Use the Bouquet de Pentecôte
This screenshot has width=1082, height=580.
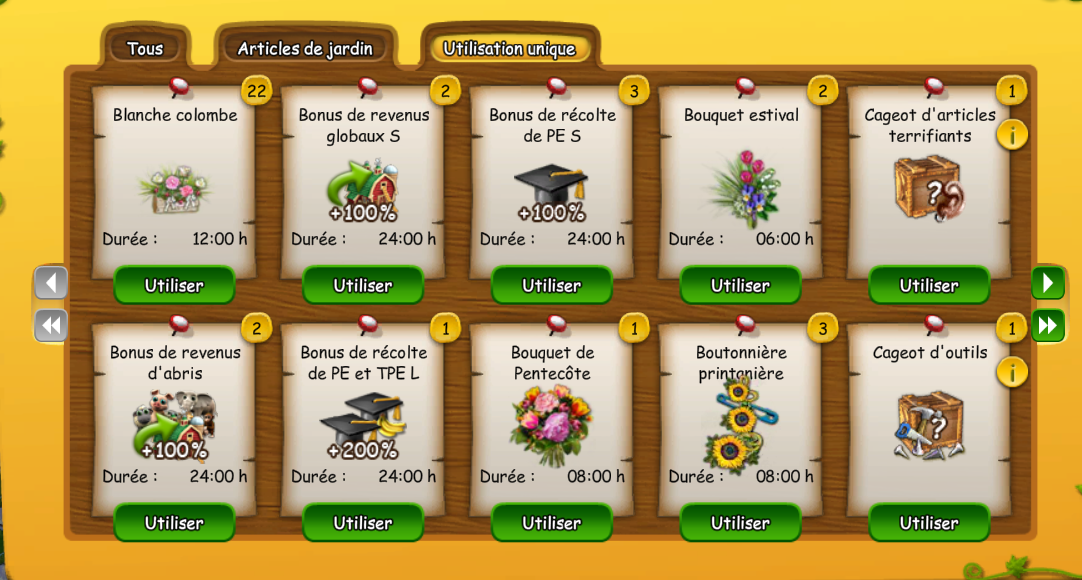(552, 522)
